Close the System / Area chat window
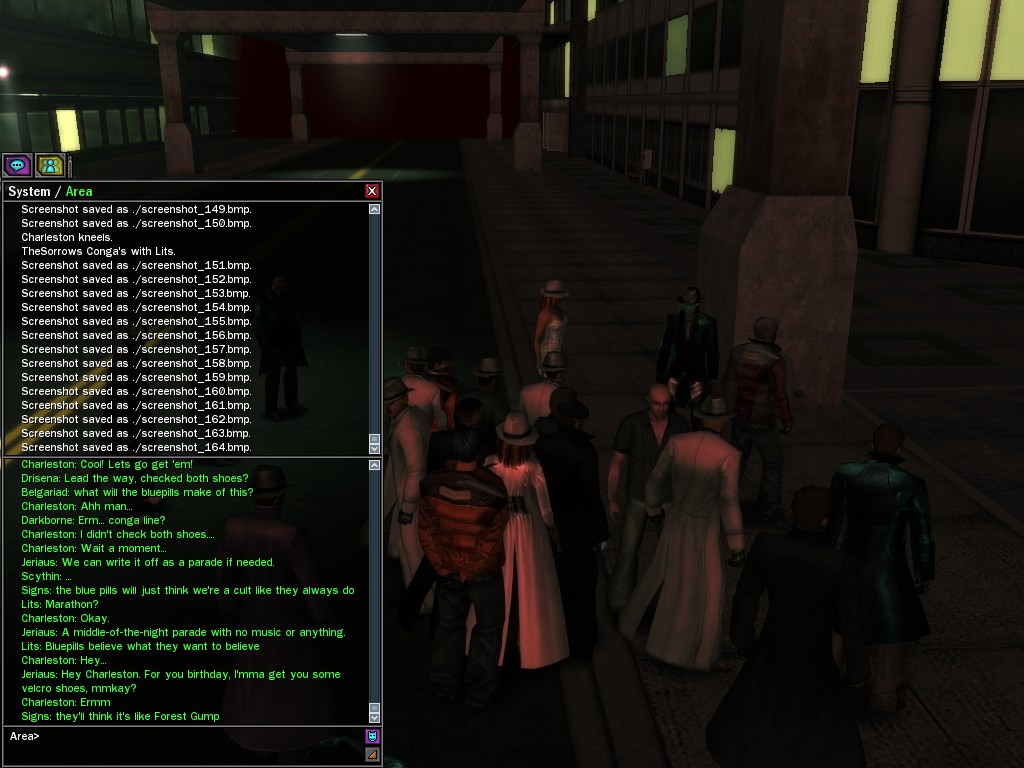The image size is (1024, 768). tap(372, 191)
